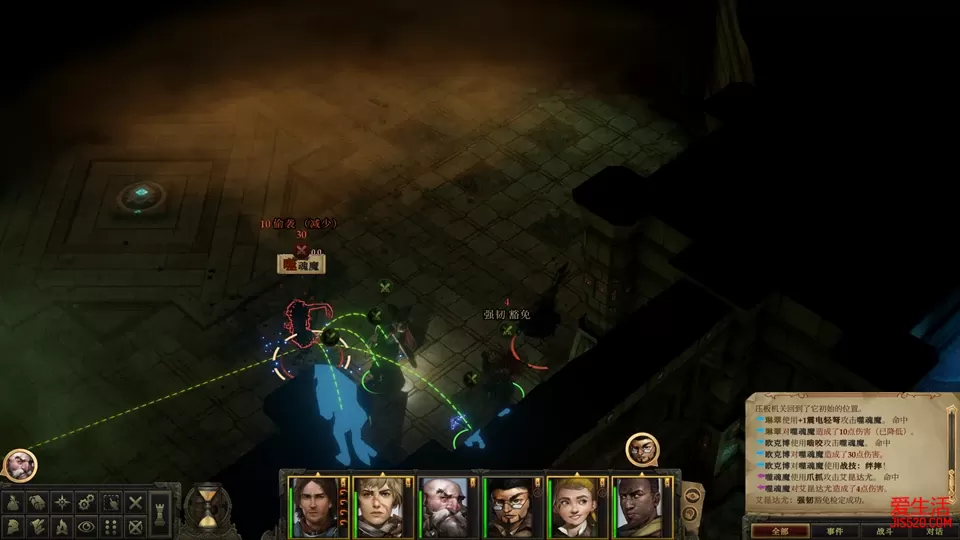
Task: Open the journal scroll button
Action: click(38, 503)
